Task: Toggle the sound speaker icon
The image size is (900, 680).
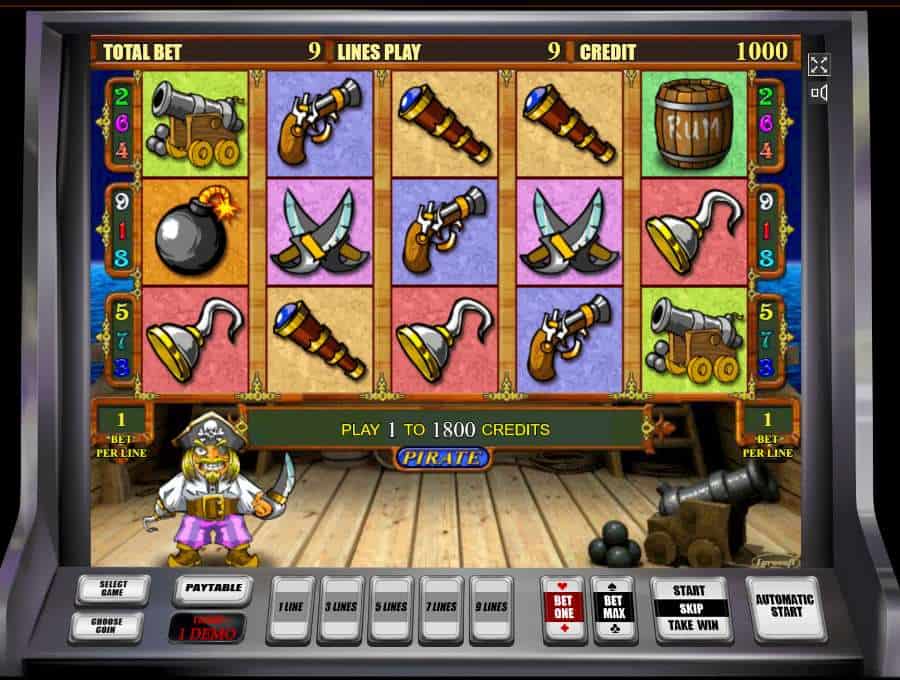Action: [x=819, y=93]
